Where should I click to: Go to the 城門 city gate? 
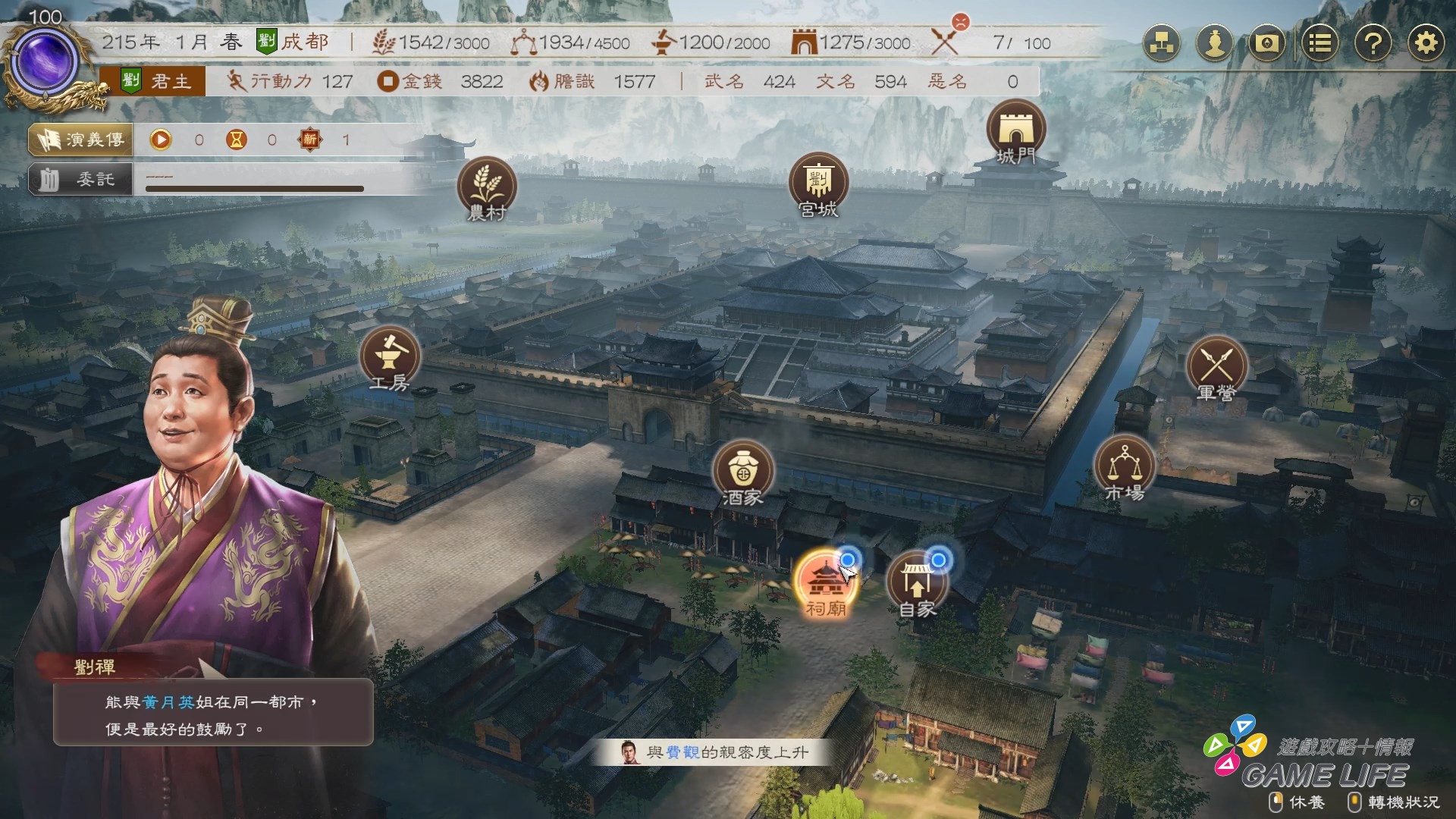pos(1015,130)
